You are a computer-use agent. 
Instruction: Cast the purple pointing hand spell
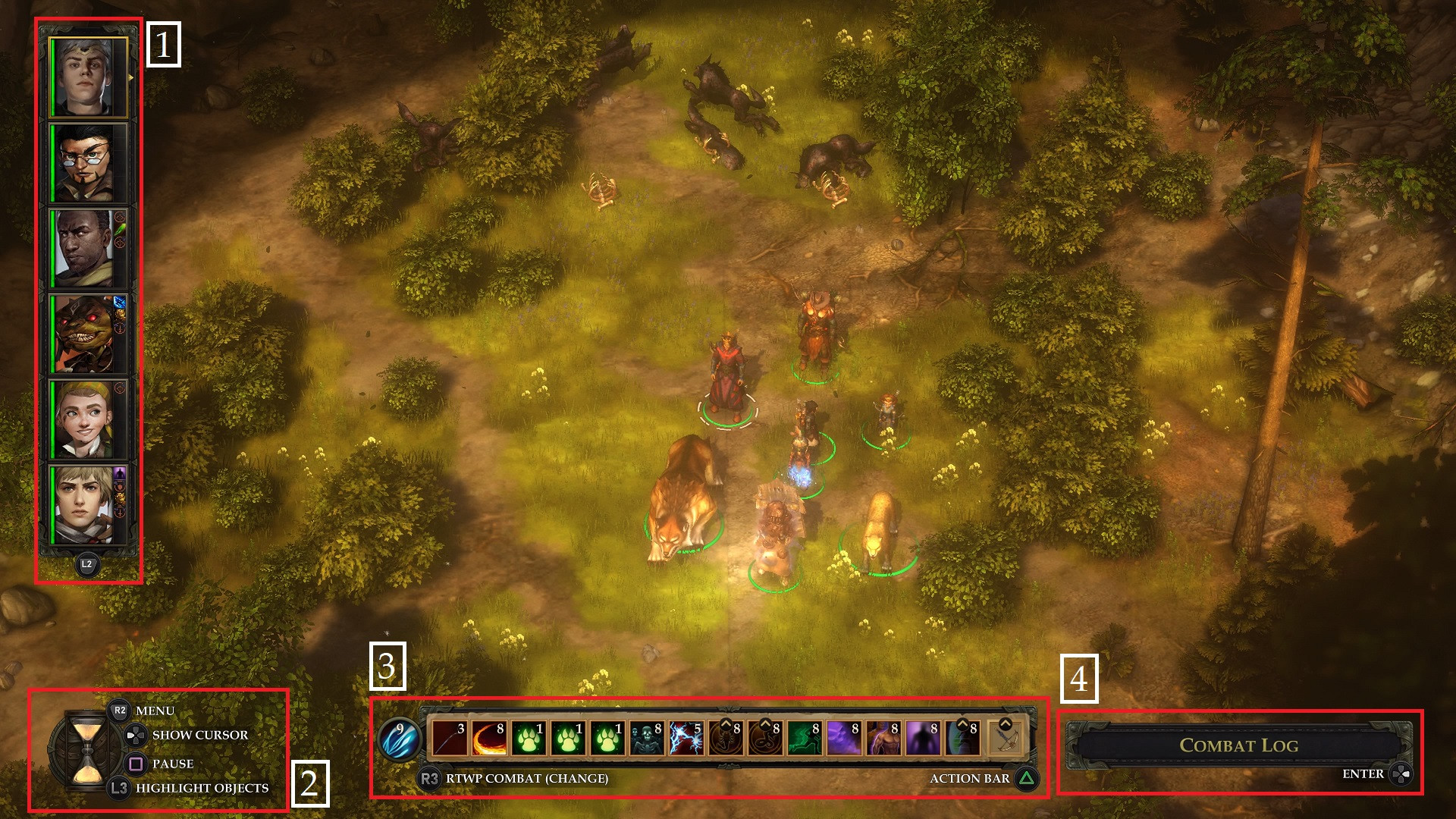[x=844, y=739]
